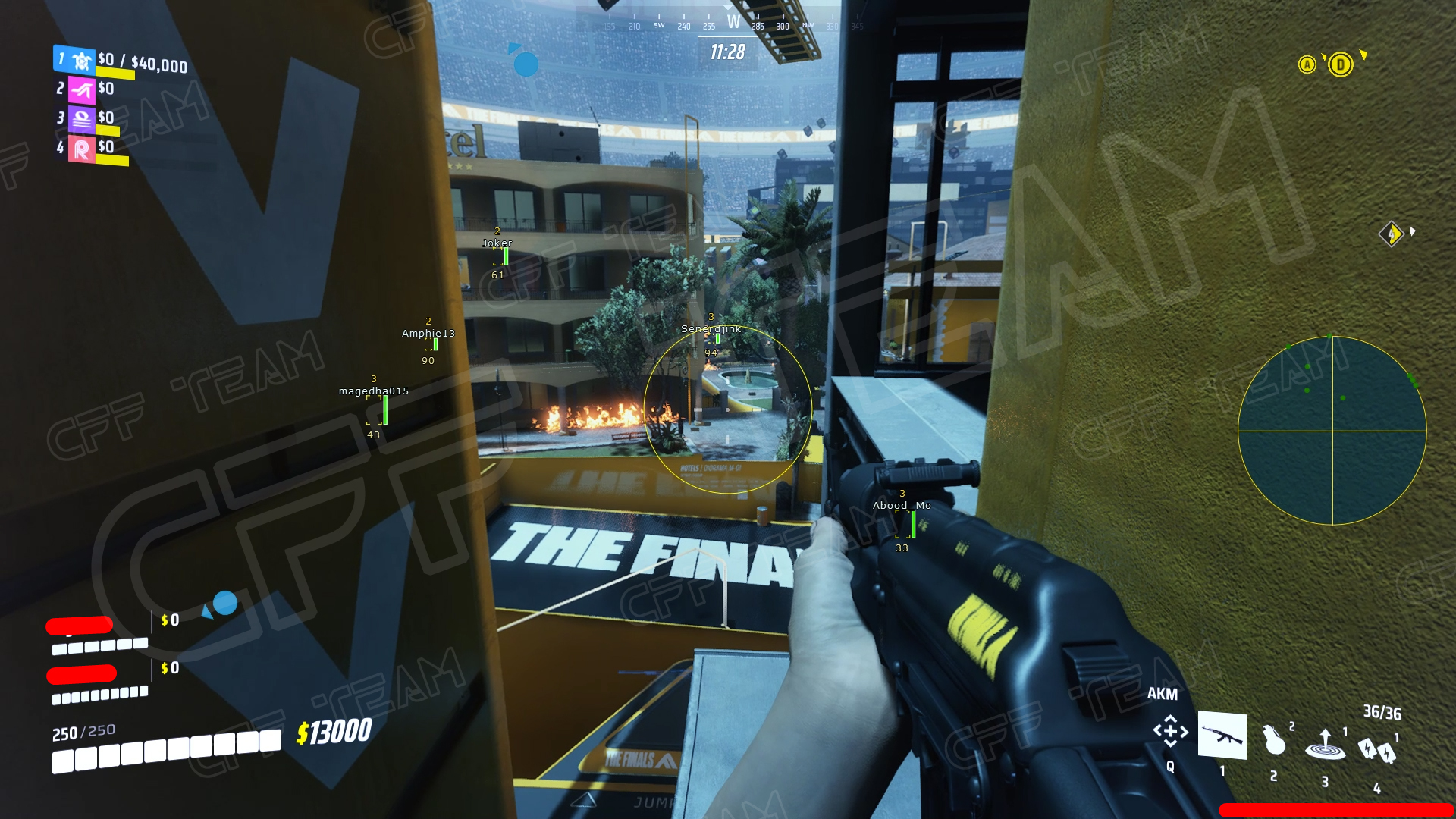Select the jump pad gadget

1325,745
